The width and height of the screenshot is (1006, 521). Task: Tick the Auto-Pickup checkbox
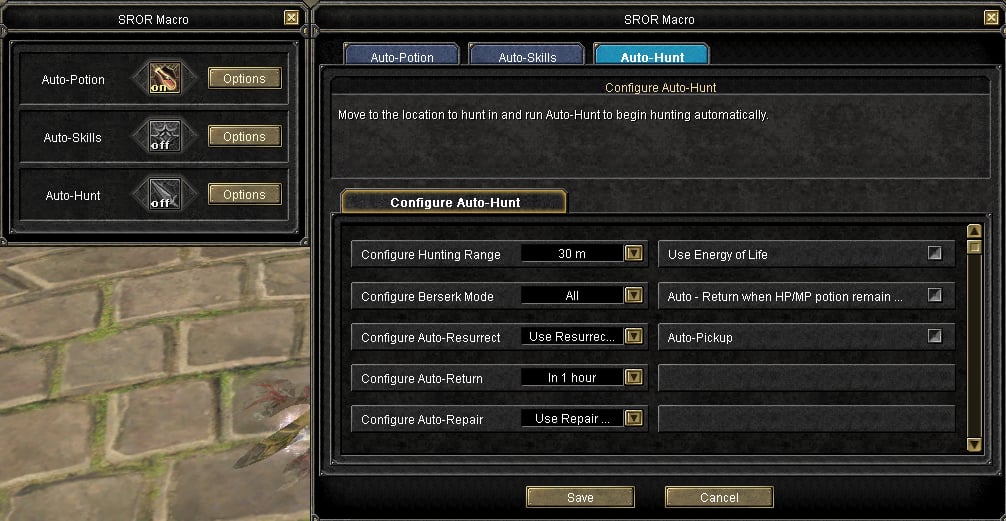coord(935,337)
